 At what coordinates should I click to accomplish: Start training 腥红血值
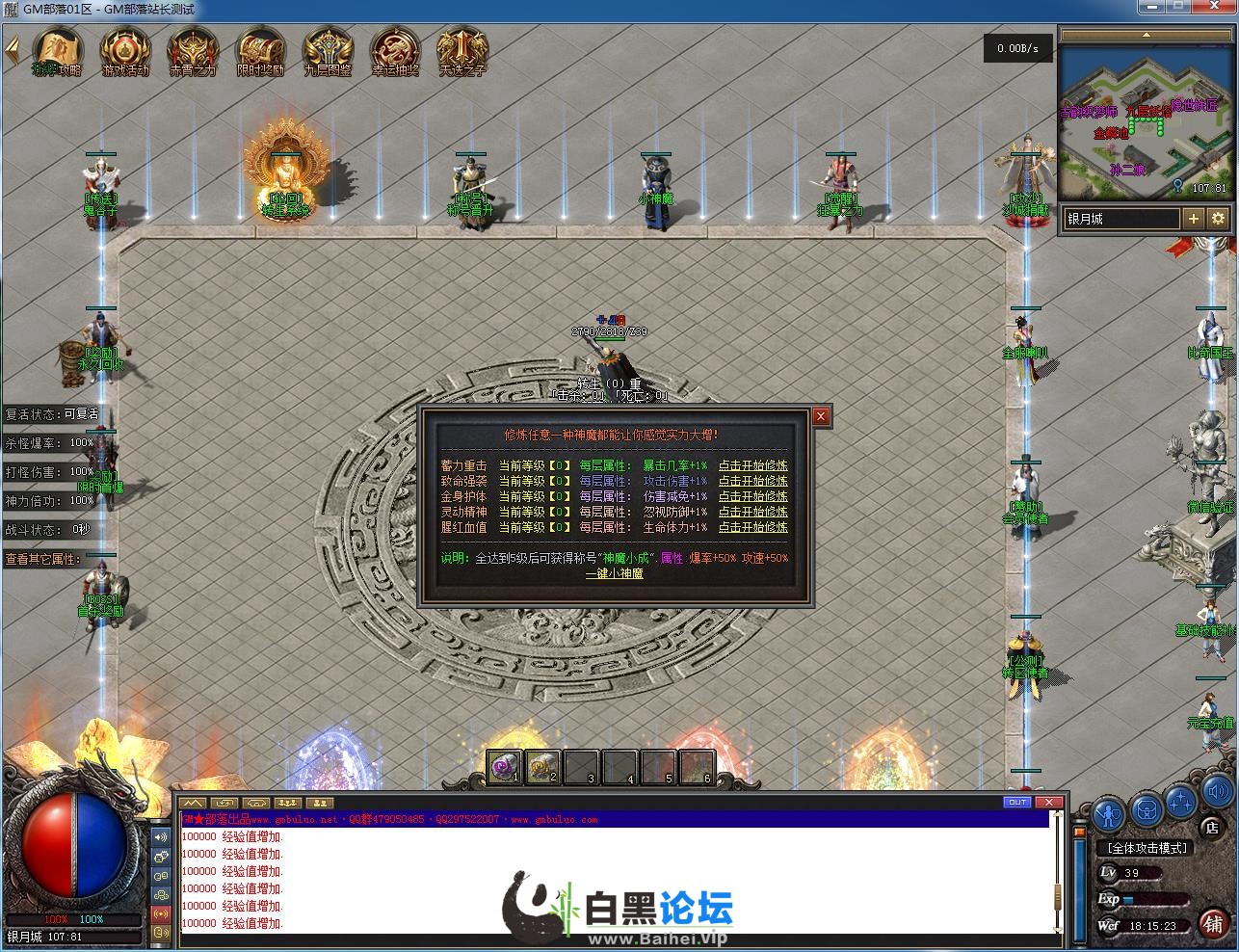(x=752, y=527)
